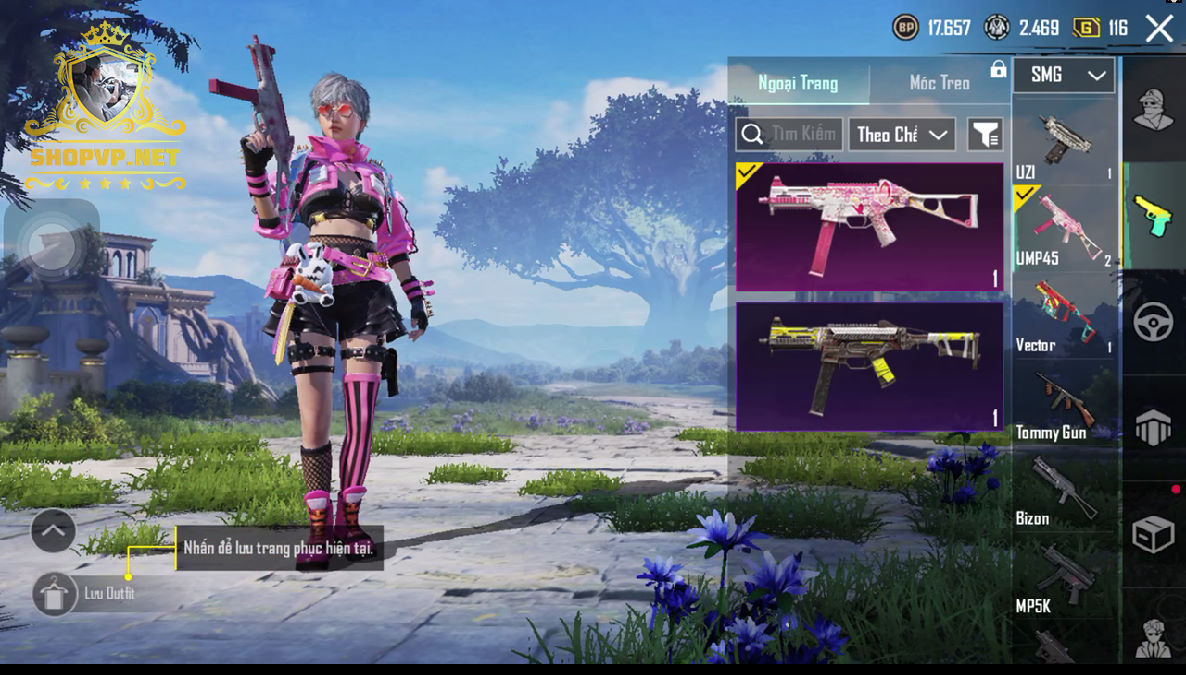The height and width of the screenshot is (675, 1186).
Task: Save the current outfit with Lưu Outfit
Action: point(54,594)
